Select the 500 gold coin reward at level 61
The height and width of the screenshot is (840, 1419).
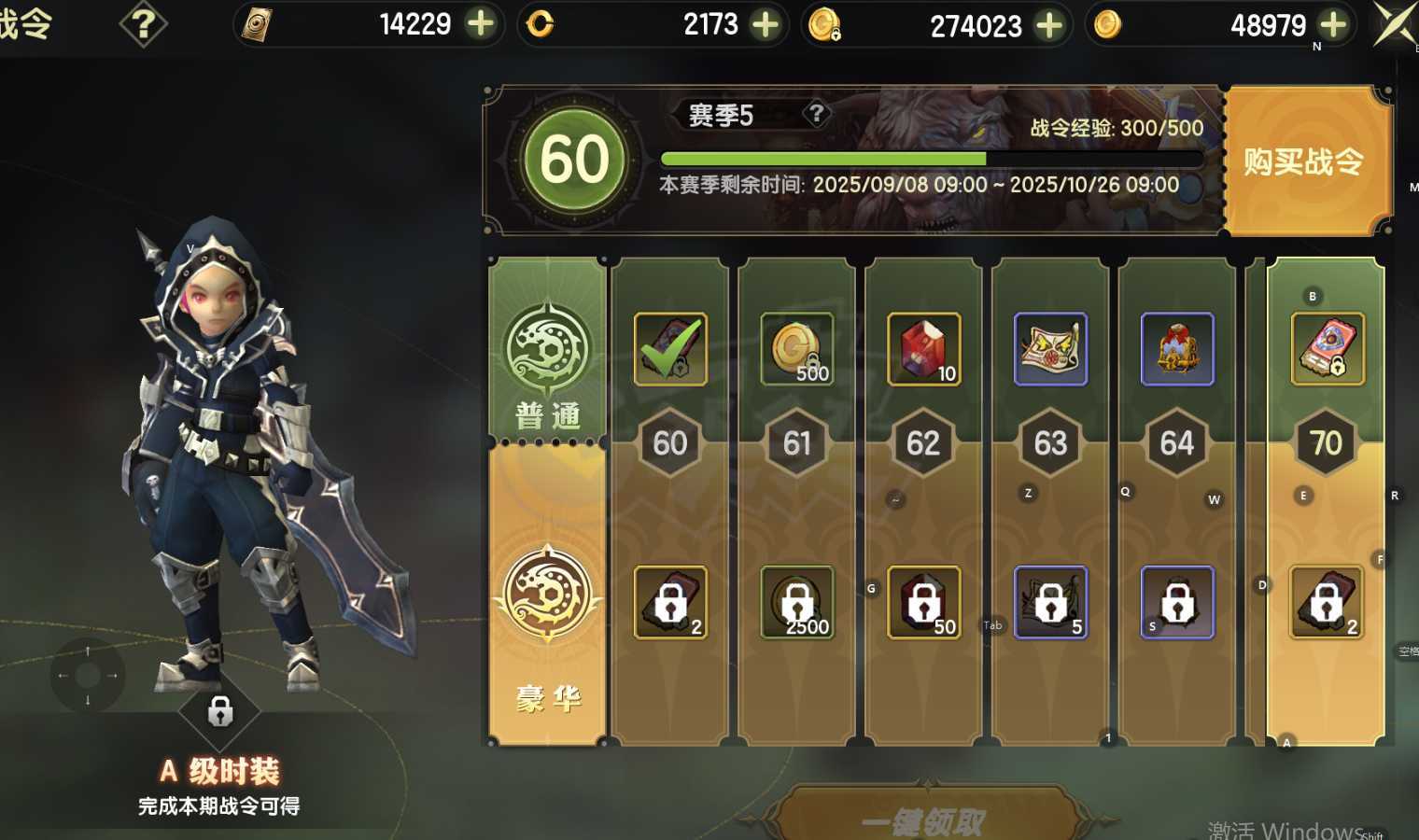(x=795, y=350)
